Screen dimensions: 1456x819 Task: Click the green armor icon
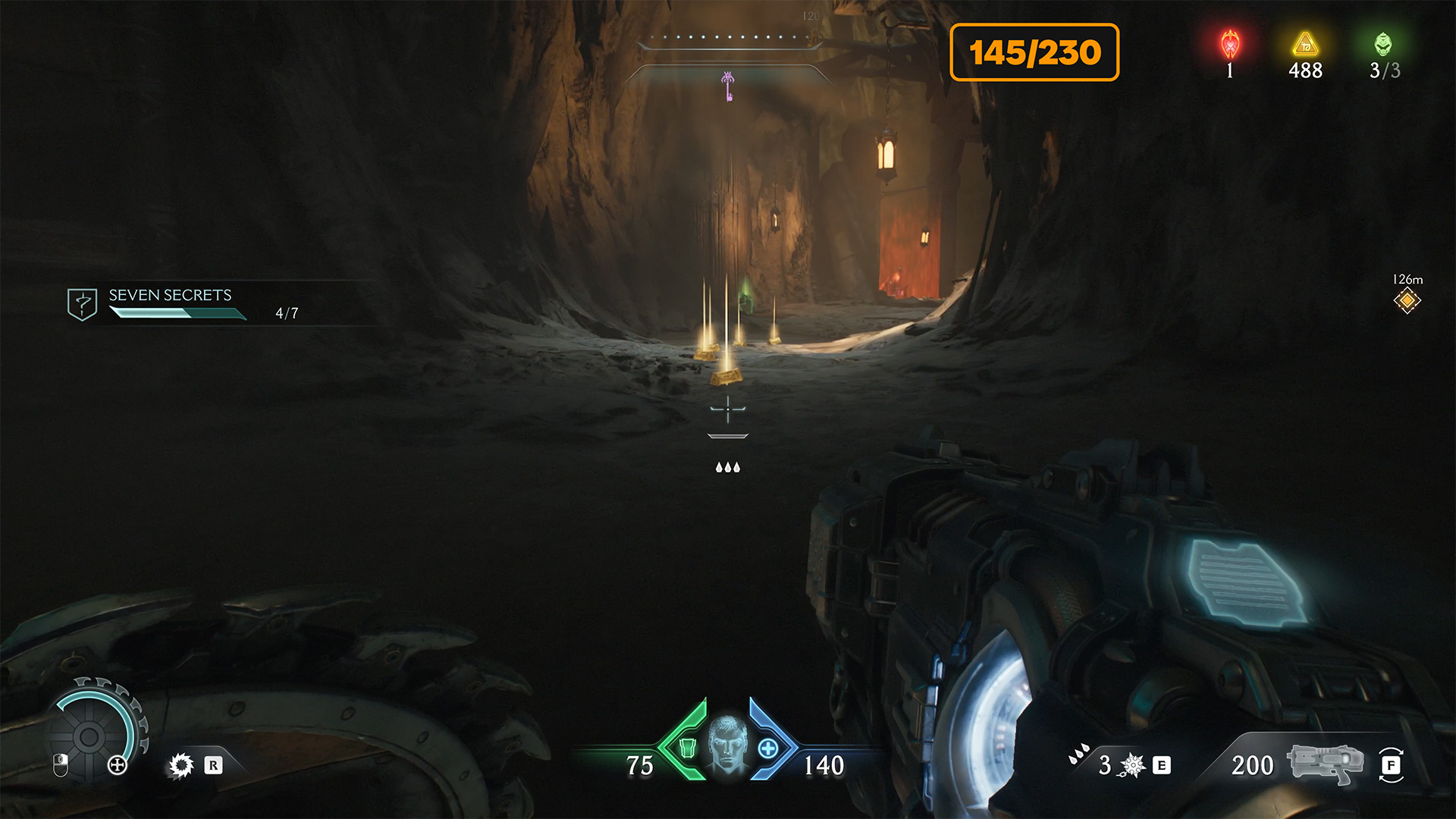pyautogui.click(x=687, y=748)
